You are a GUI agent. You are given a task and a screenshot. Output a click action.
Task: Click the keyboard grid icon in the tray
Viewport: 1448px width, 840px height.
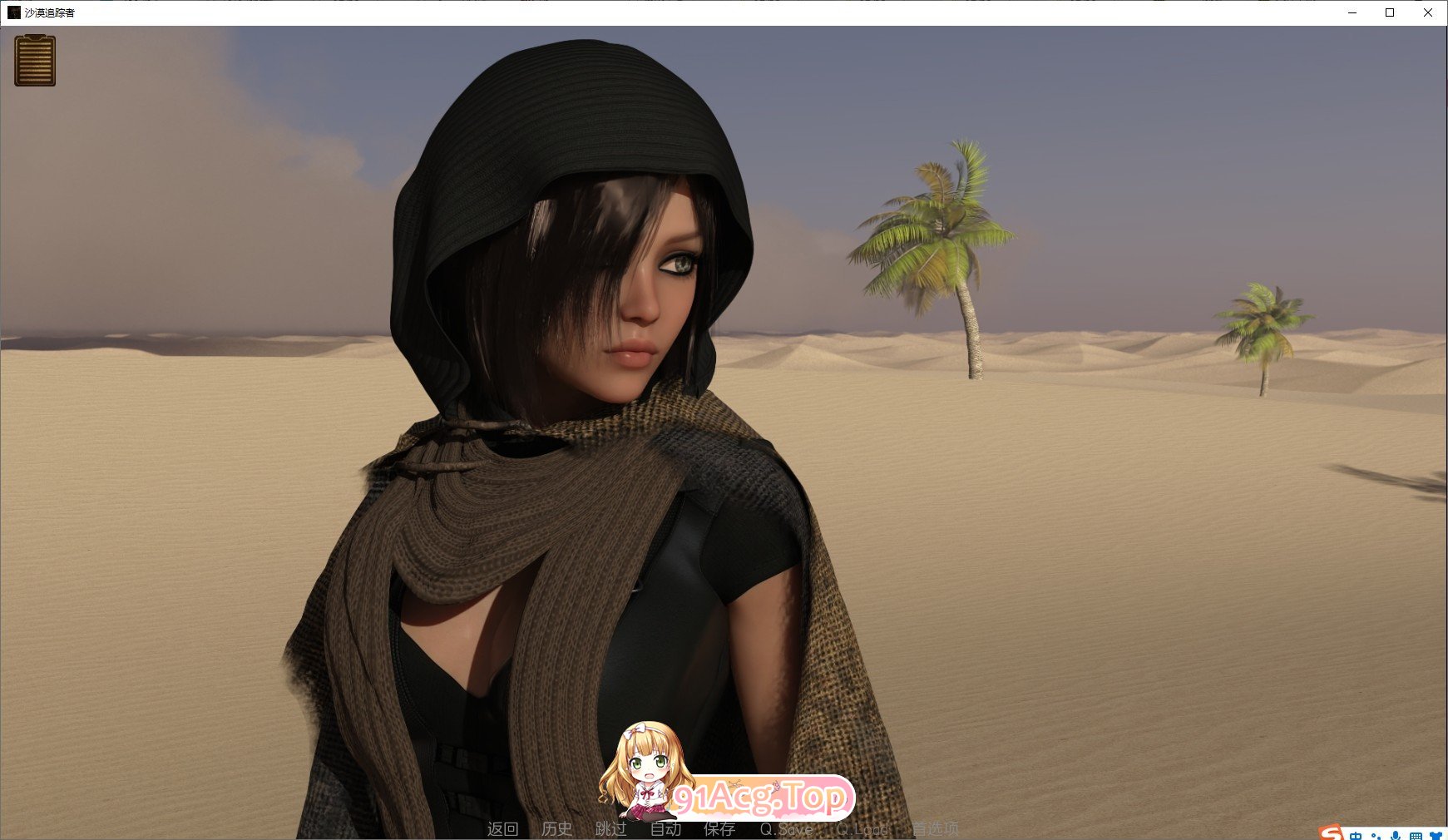(x=1417, y=835)
